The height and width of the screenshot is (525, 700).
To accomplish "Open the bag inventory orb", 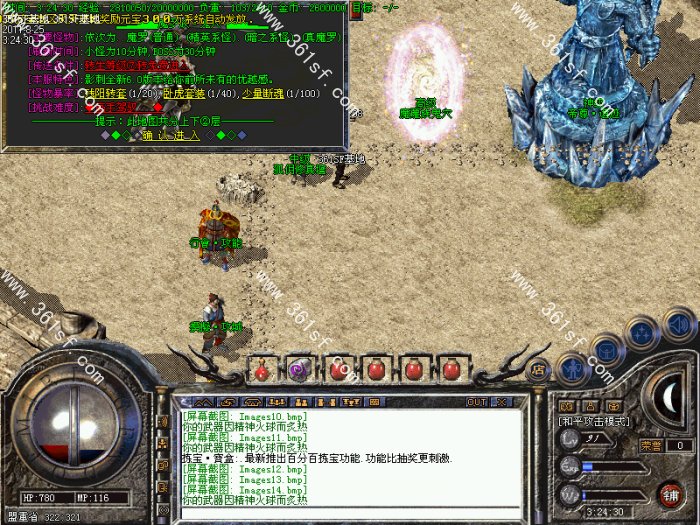I will tap(609, 349).
